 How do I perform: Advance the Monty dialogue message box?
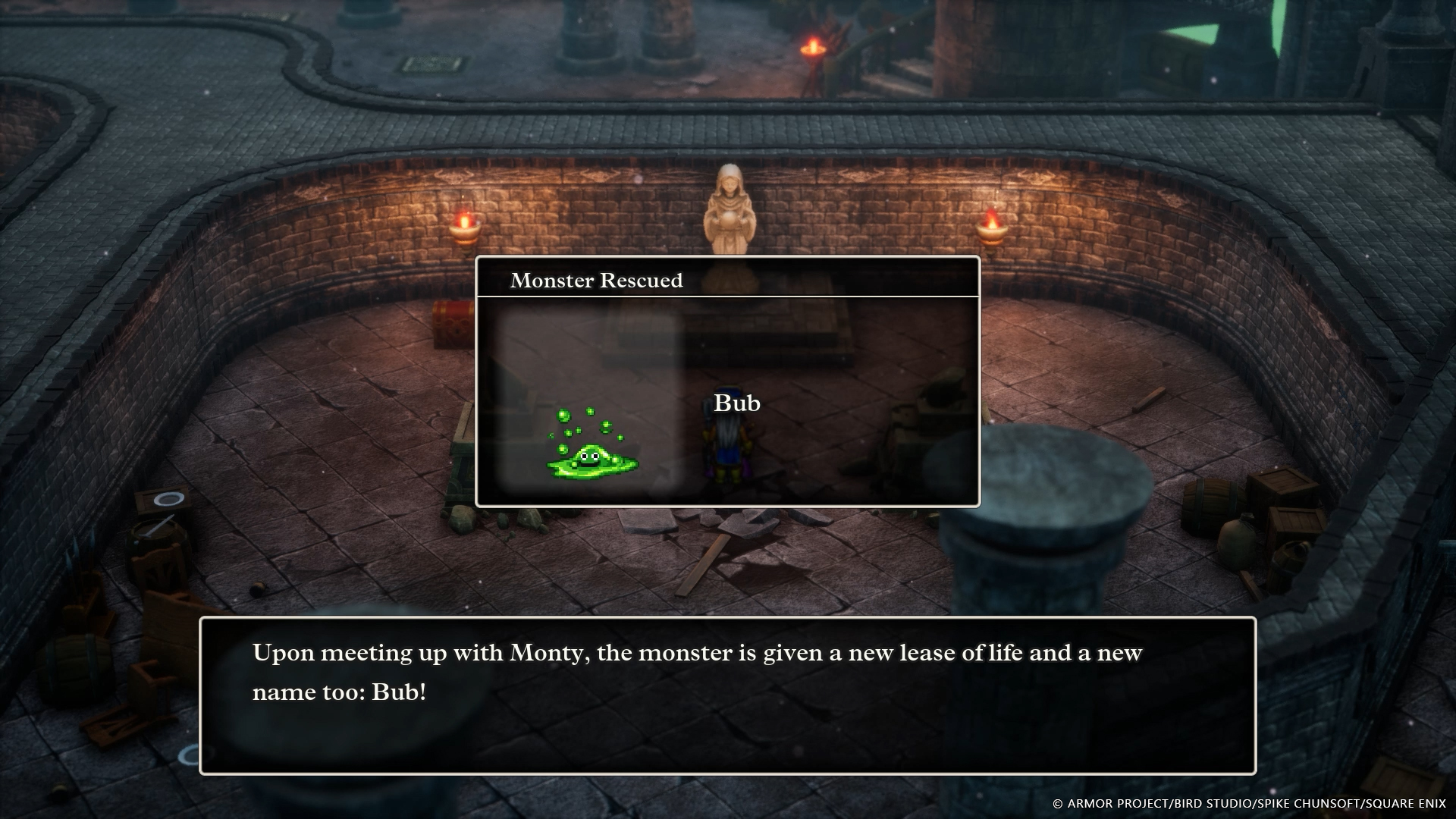click(727, 695)
